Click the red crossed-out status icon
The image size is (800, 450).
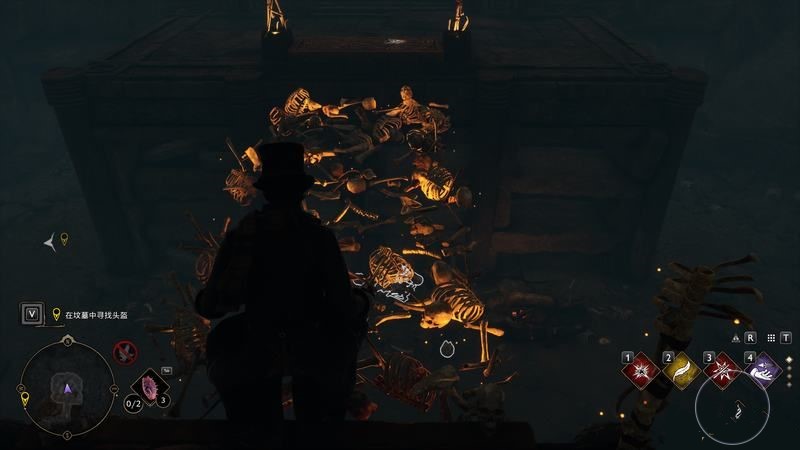[125, 351]
